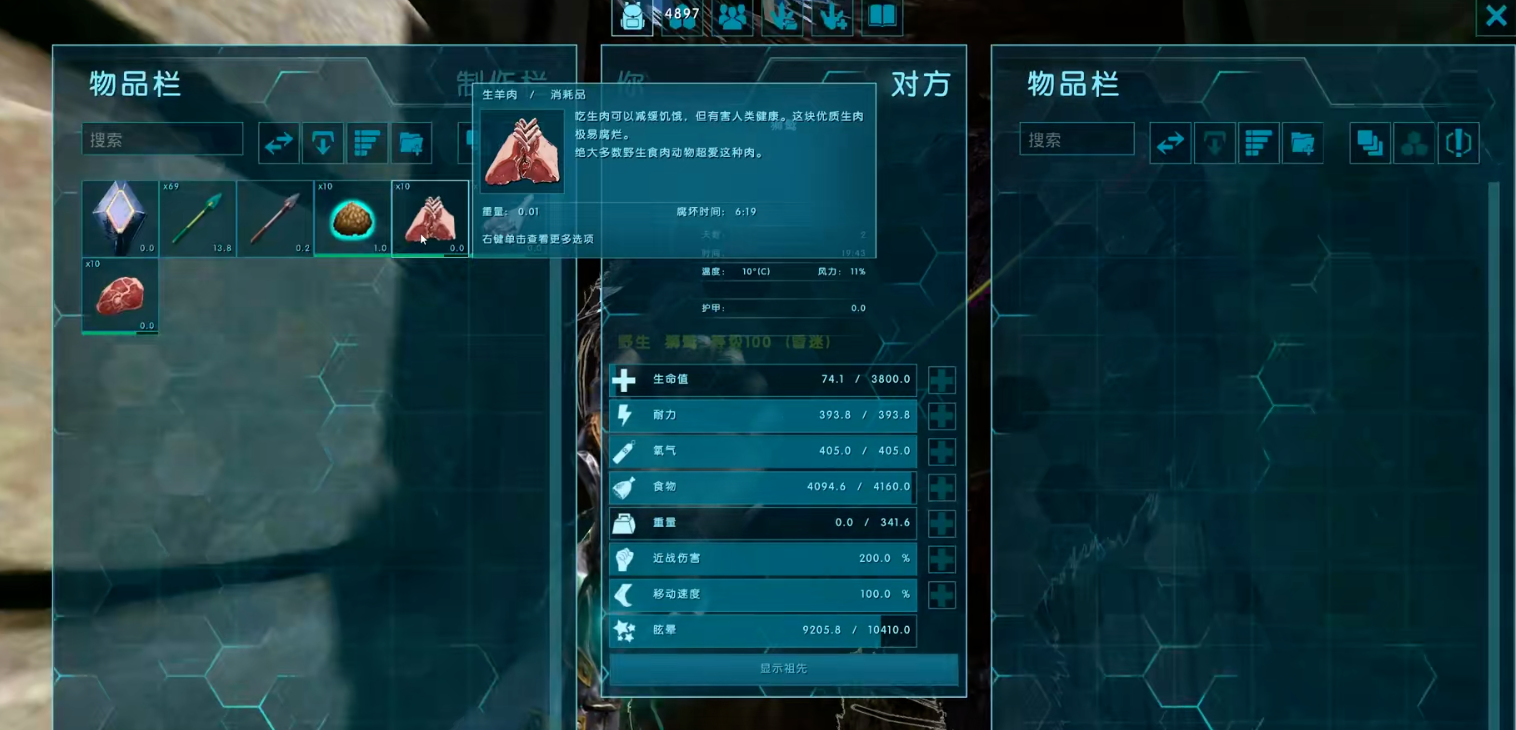Select the transfer stacks icon in right panel
Viewport: 1516px width, 730px height.
pos(1369,142)
